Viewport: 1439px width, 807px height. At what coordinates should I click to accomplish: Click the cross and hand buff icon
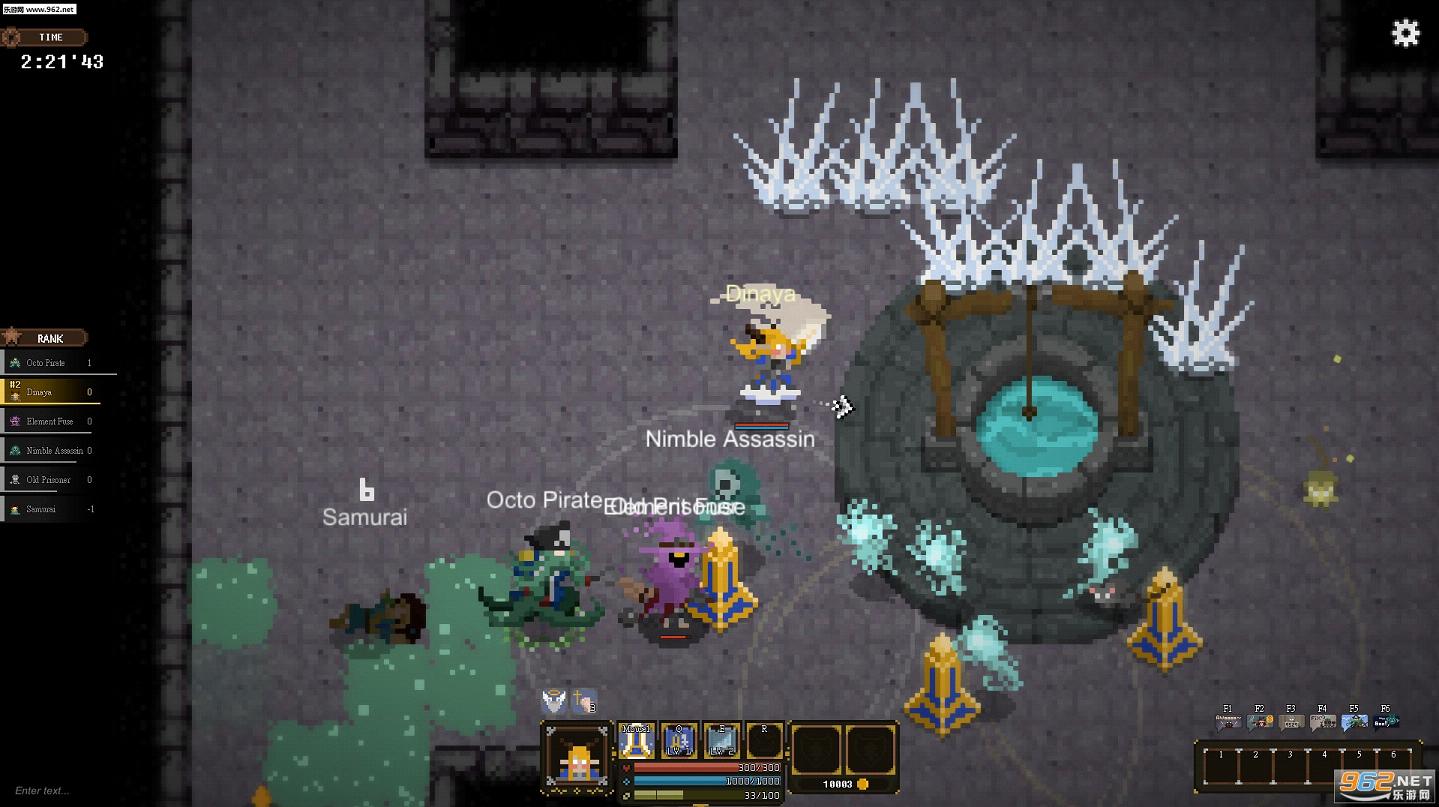[x=583, y=701]
